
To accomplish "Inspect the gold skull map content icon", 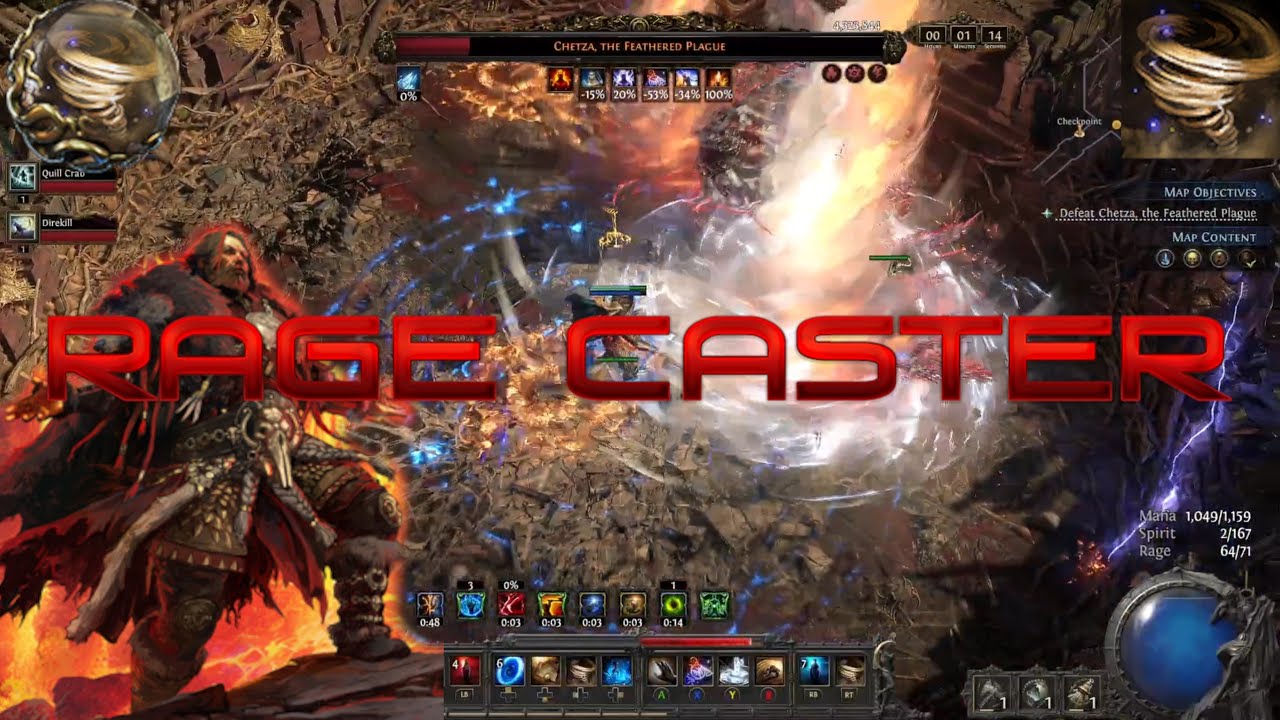I will pyautogui.click(x=1192, y=259).
